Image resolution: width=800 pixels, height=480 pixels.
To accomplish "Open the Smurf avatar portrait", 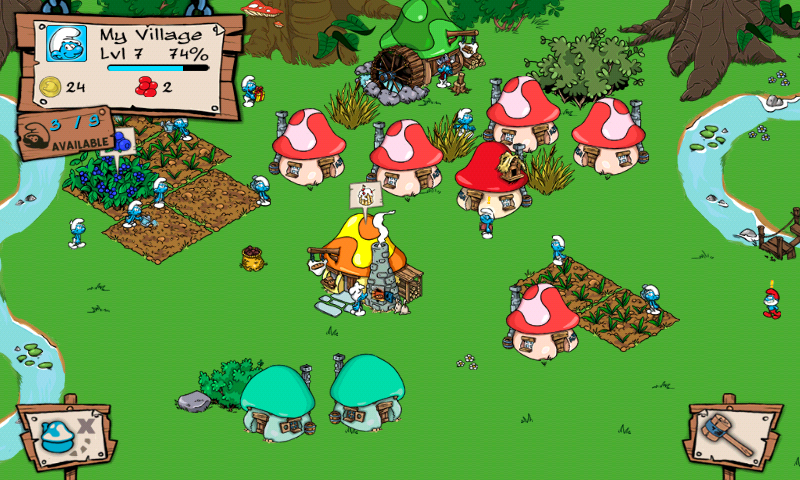I will coord(67,42).
